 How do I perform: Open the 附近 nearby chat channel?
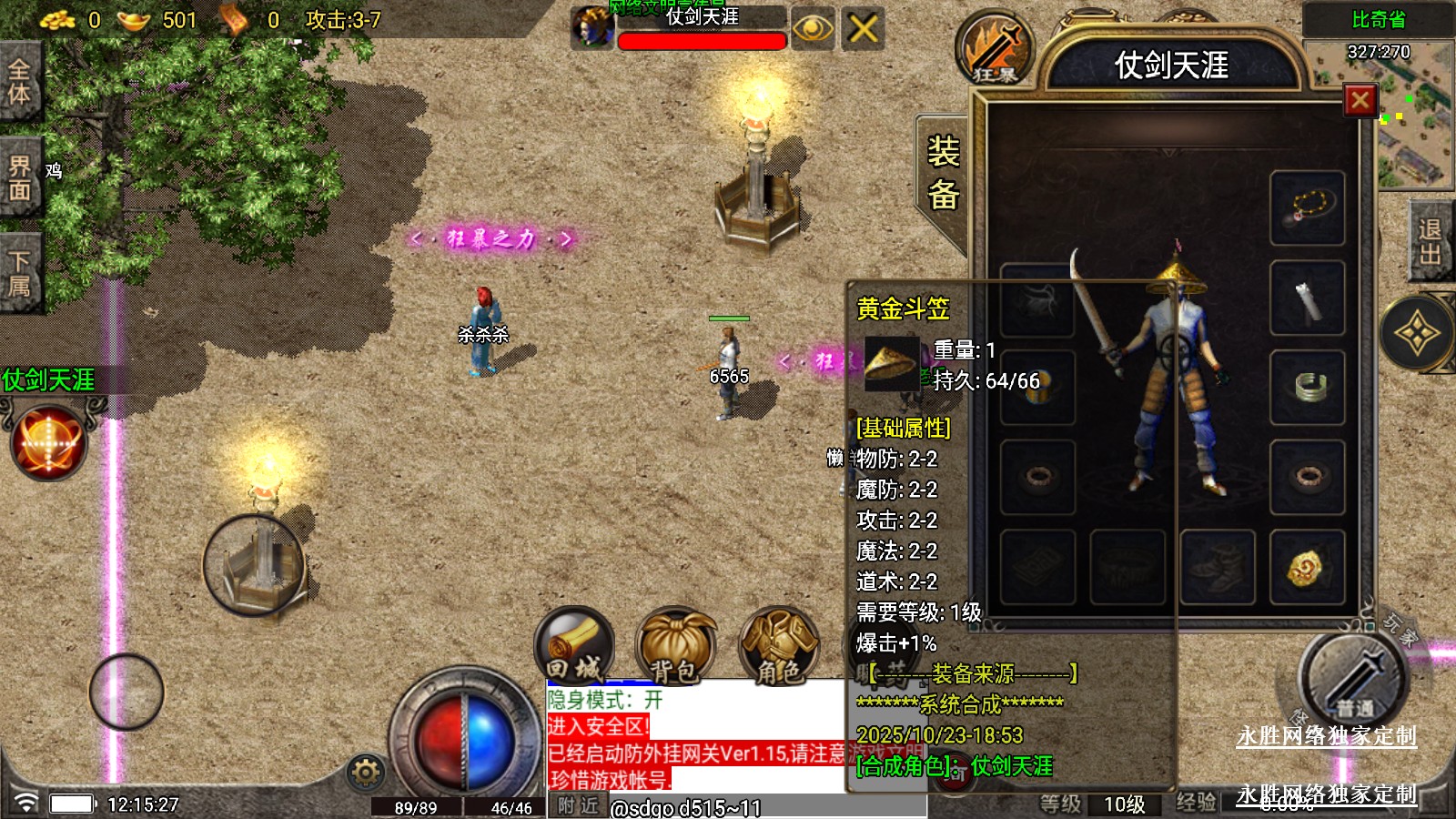point(578,805)
